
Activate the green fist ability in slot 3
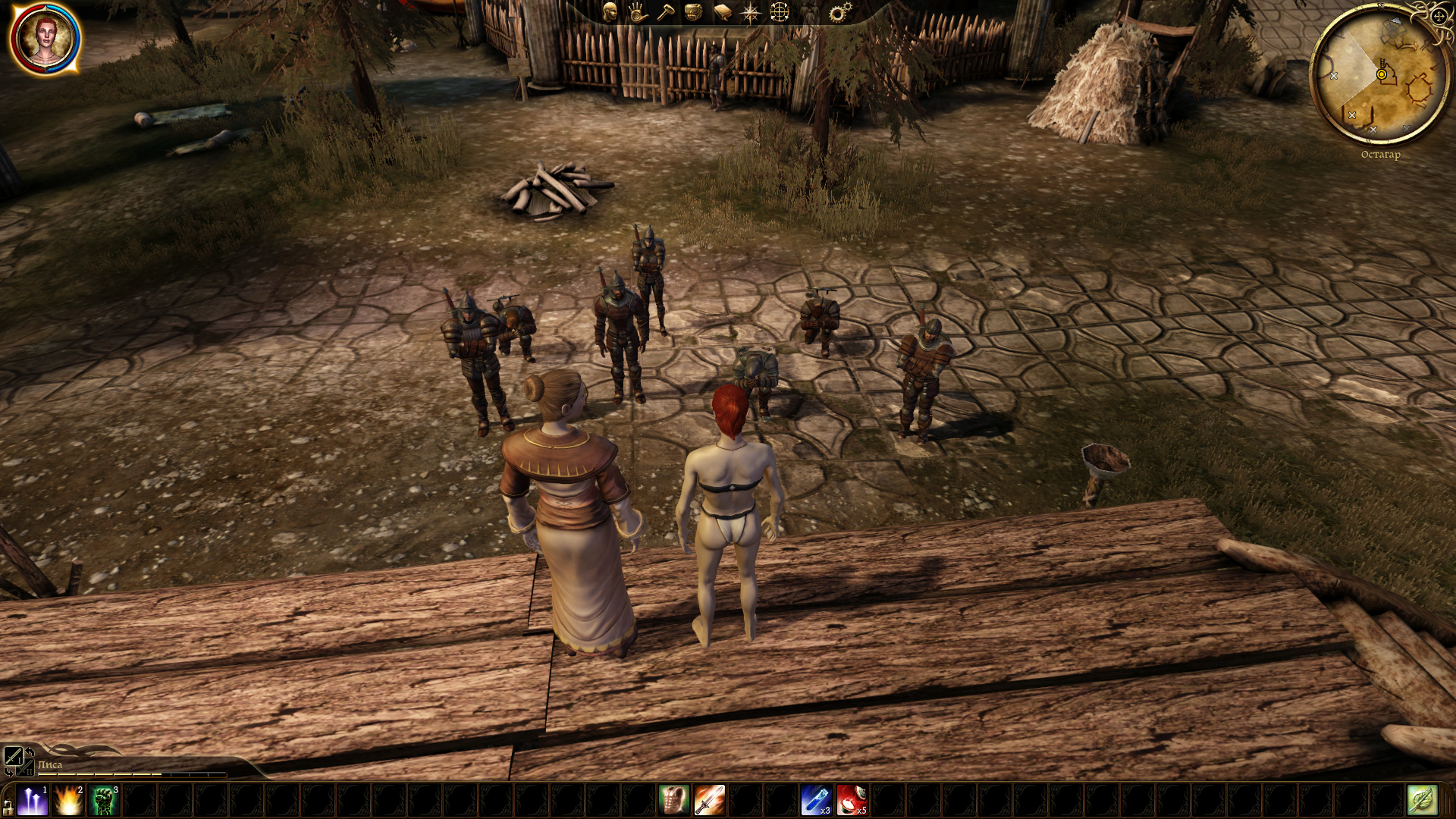coord(104,801)
